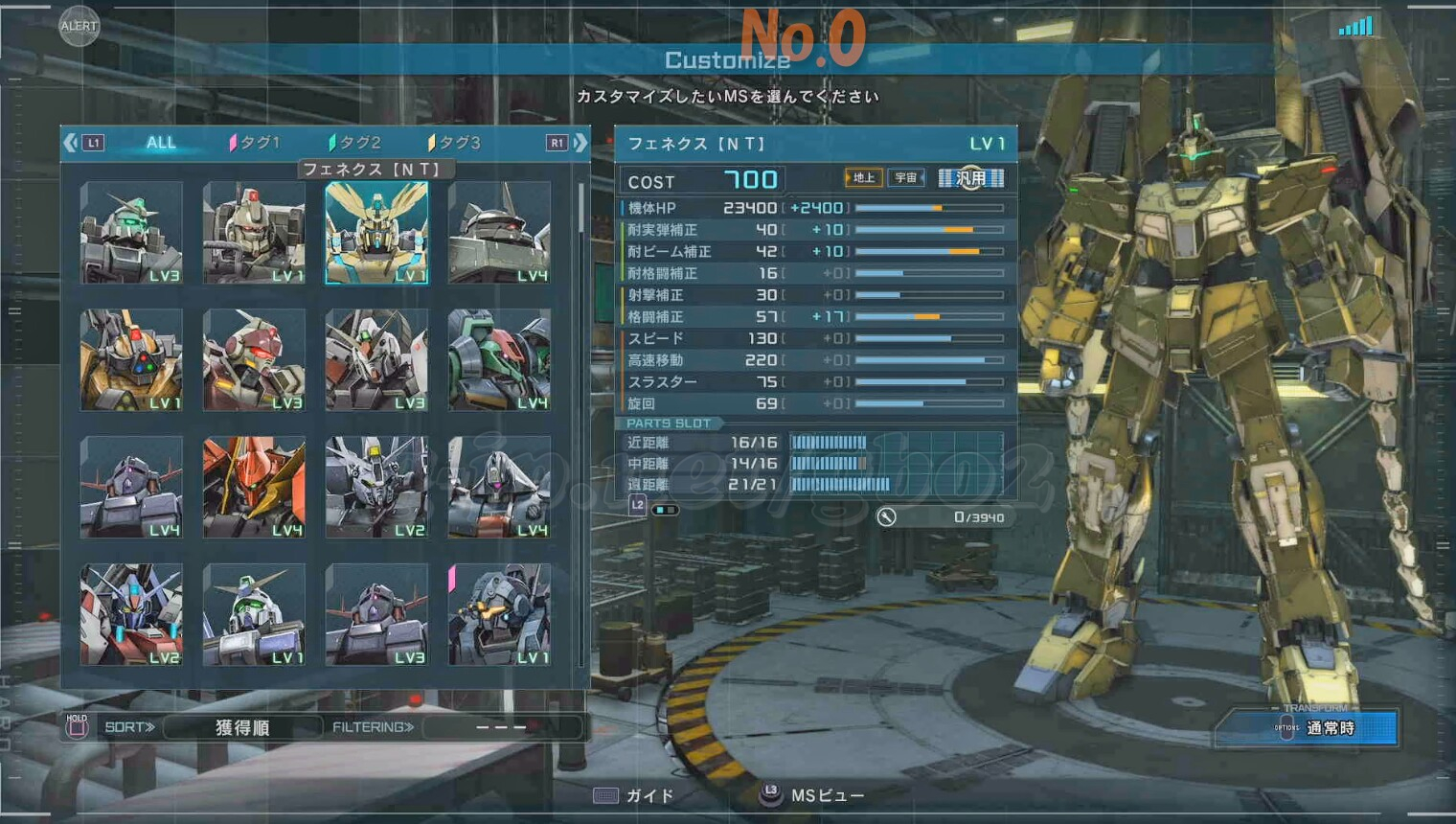
Task: Click the right arrow beside the tag tabs
Action: [x=580, y=143]
